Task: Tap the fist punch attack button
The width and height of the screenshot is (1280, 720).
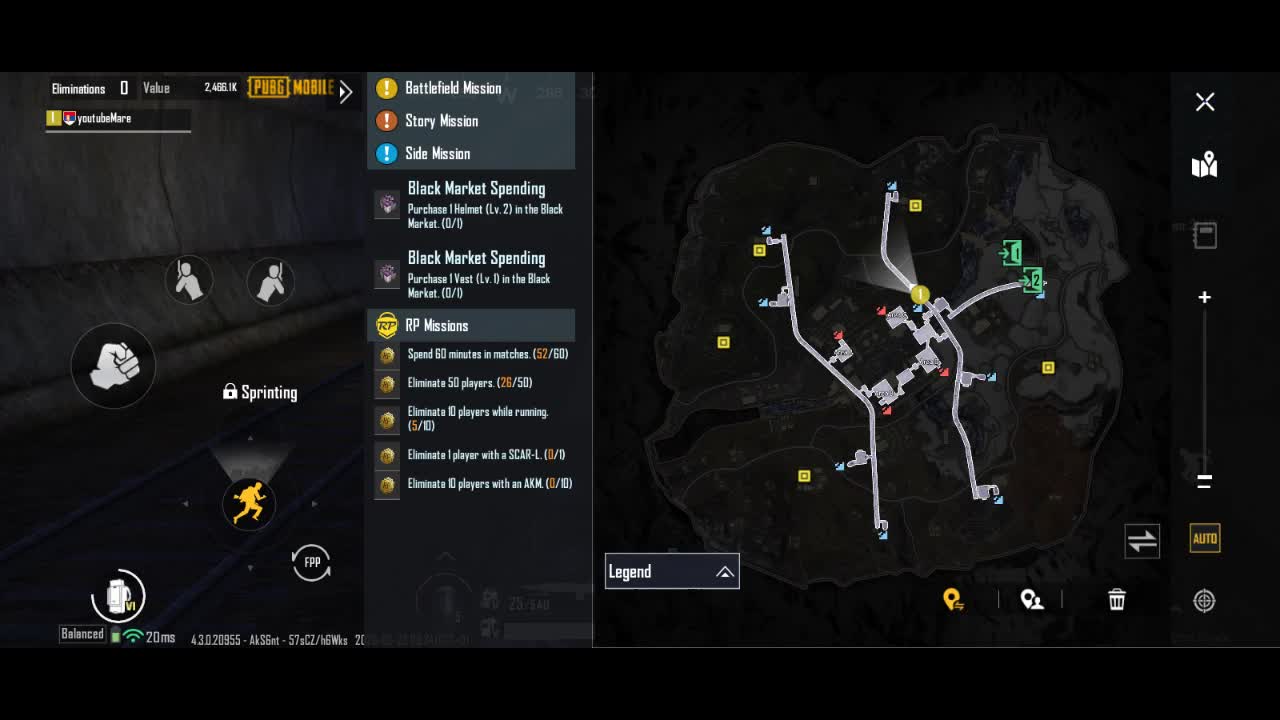Action: (113, 365)
